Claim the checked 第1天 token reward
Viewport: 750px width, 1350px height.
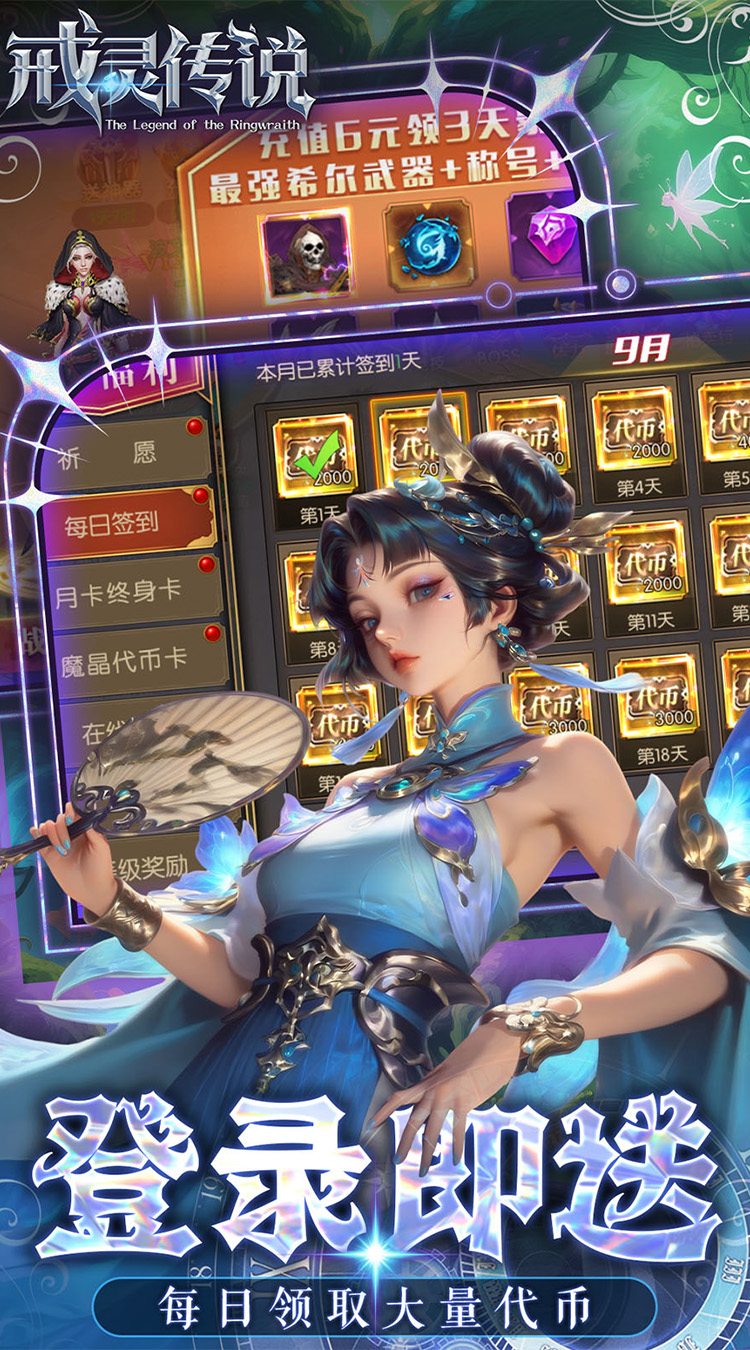coord(314,449)
